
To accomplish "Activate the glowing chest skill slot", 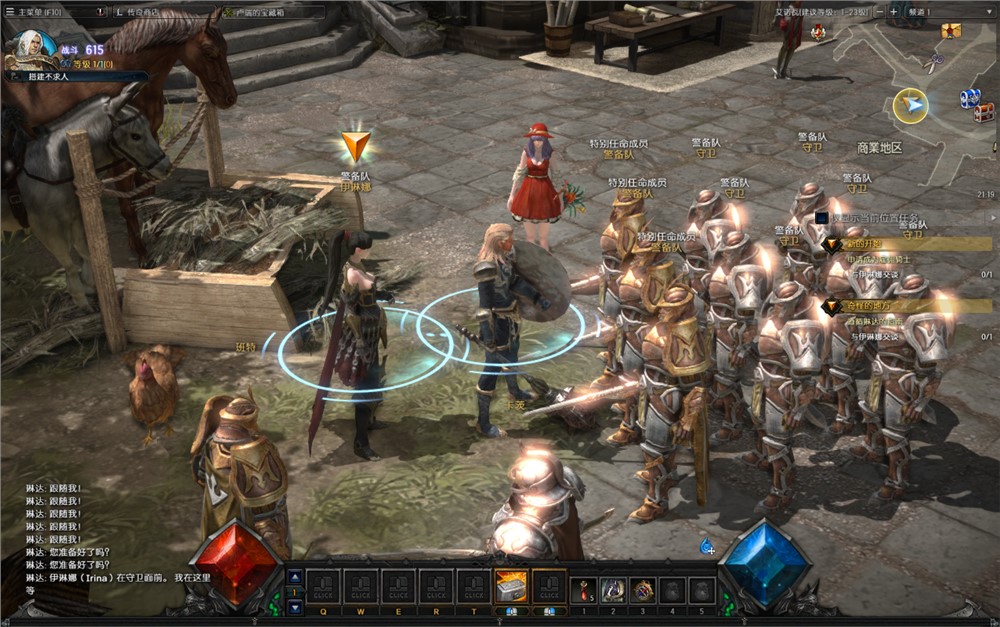I will click(x=512, y=587).
